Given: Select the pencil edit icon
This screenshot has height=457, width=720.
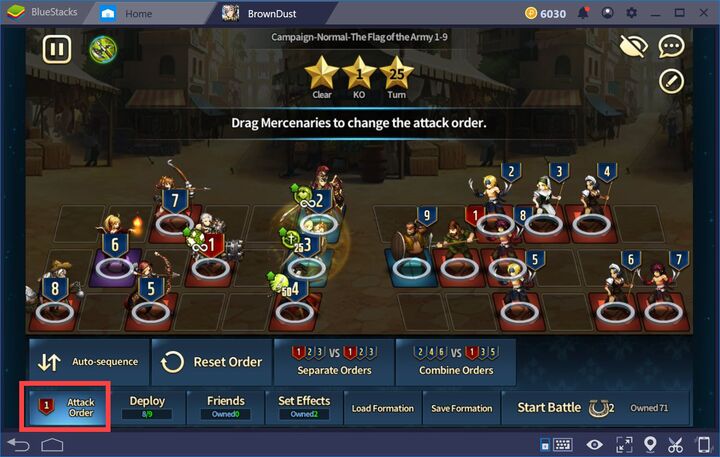Looking at the screenshot, I should pyautogui.click(x=671, y=81).
